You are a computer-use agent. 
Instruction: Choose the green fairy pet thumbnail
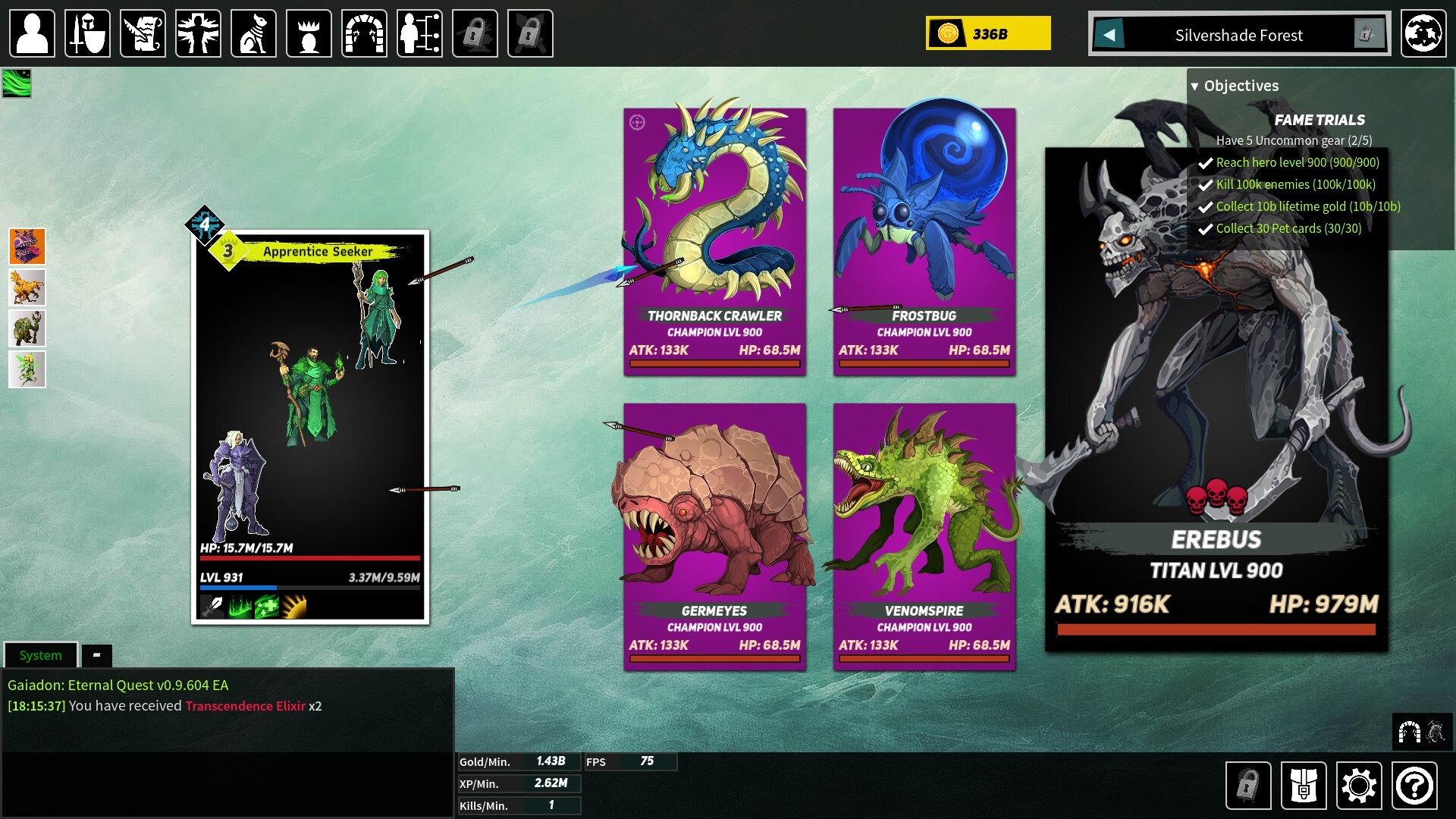[27, 369]
